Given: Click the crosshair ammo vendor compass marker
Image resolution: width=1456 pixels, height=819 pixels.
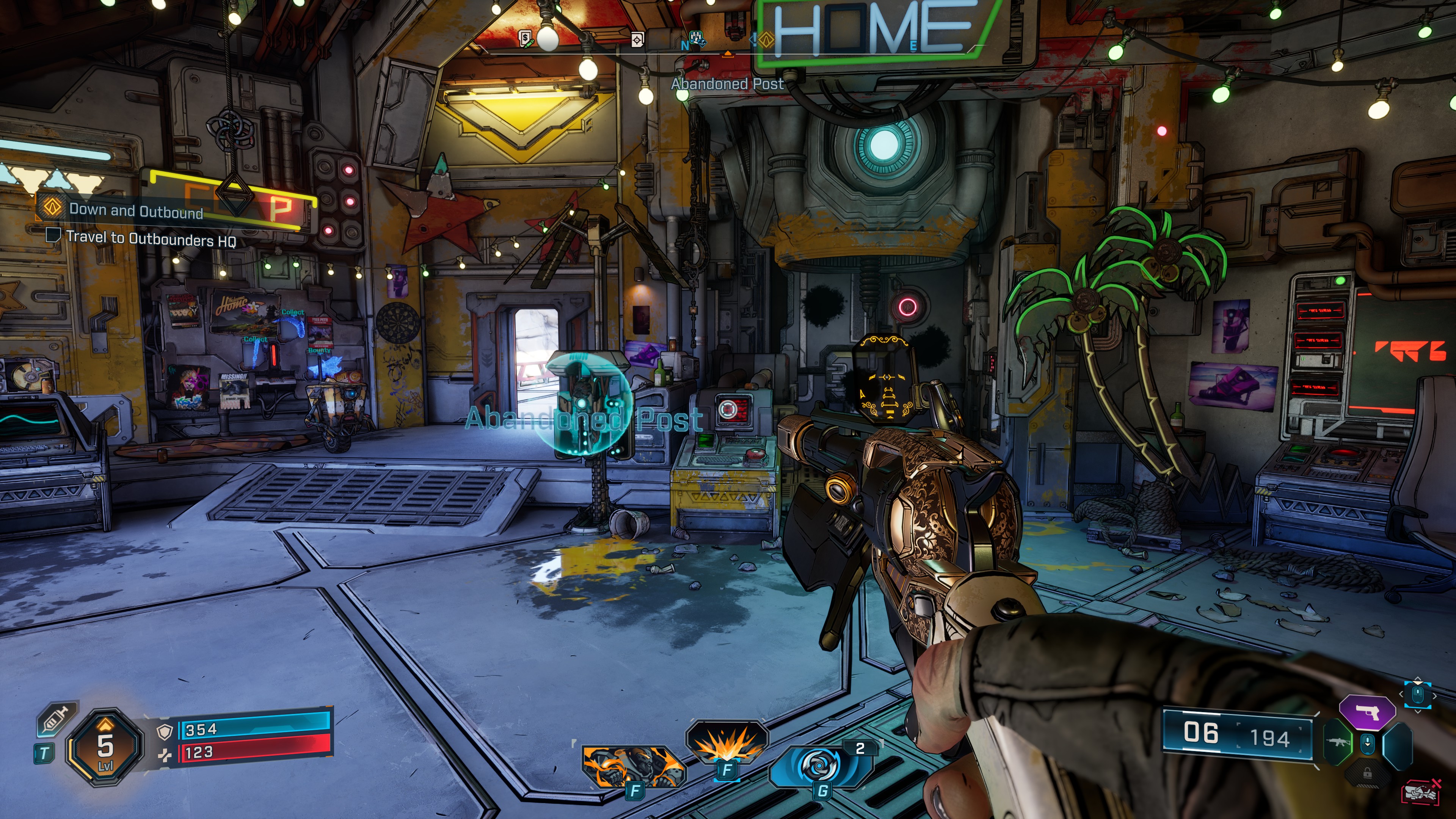Looking at the screenshot, I should pyautogui.click(x=637, y=39).
